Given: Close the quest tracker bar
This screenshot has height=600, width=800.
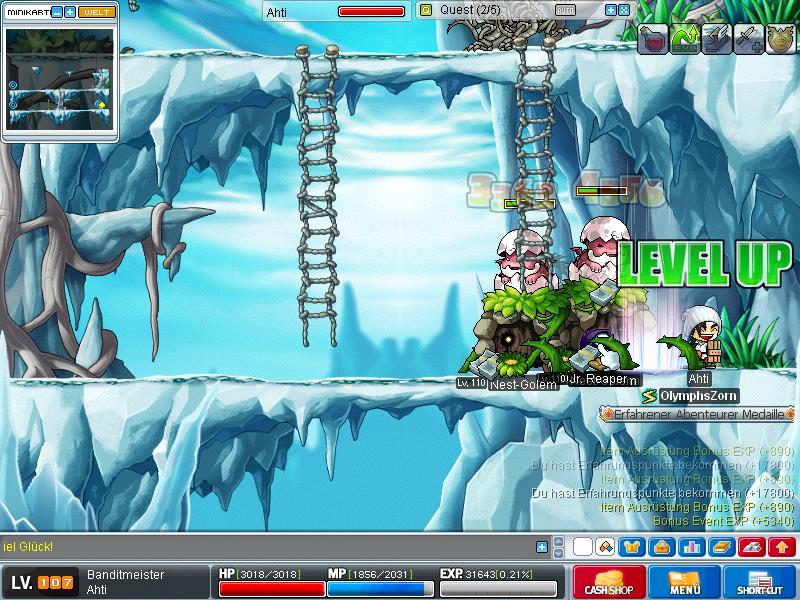Looking at the screenshot, I should (x=624, y=10).
